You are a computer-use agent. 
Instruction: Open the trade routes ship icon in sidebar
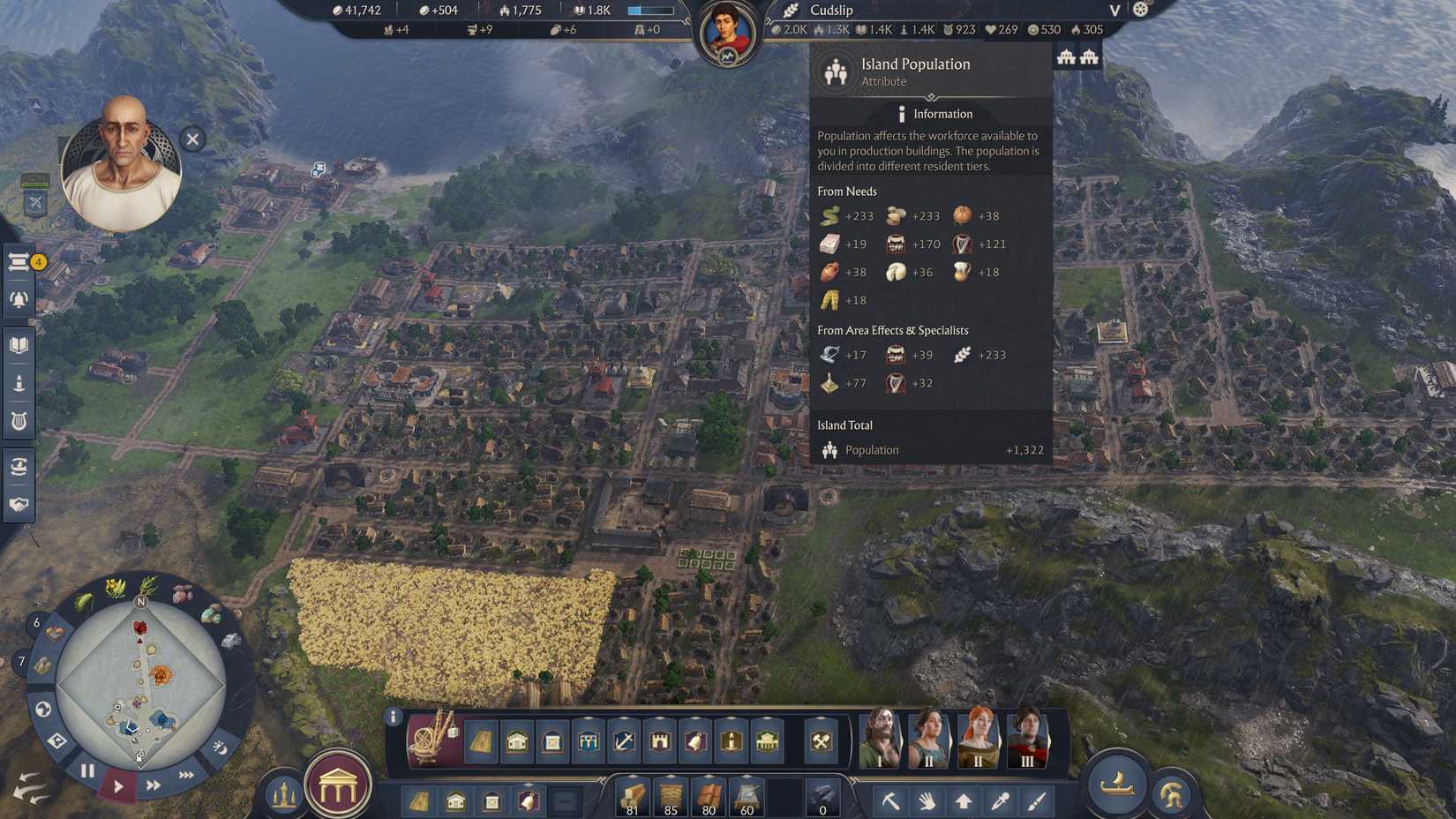(x=20, y=467)
